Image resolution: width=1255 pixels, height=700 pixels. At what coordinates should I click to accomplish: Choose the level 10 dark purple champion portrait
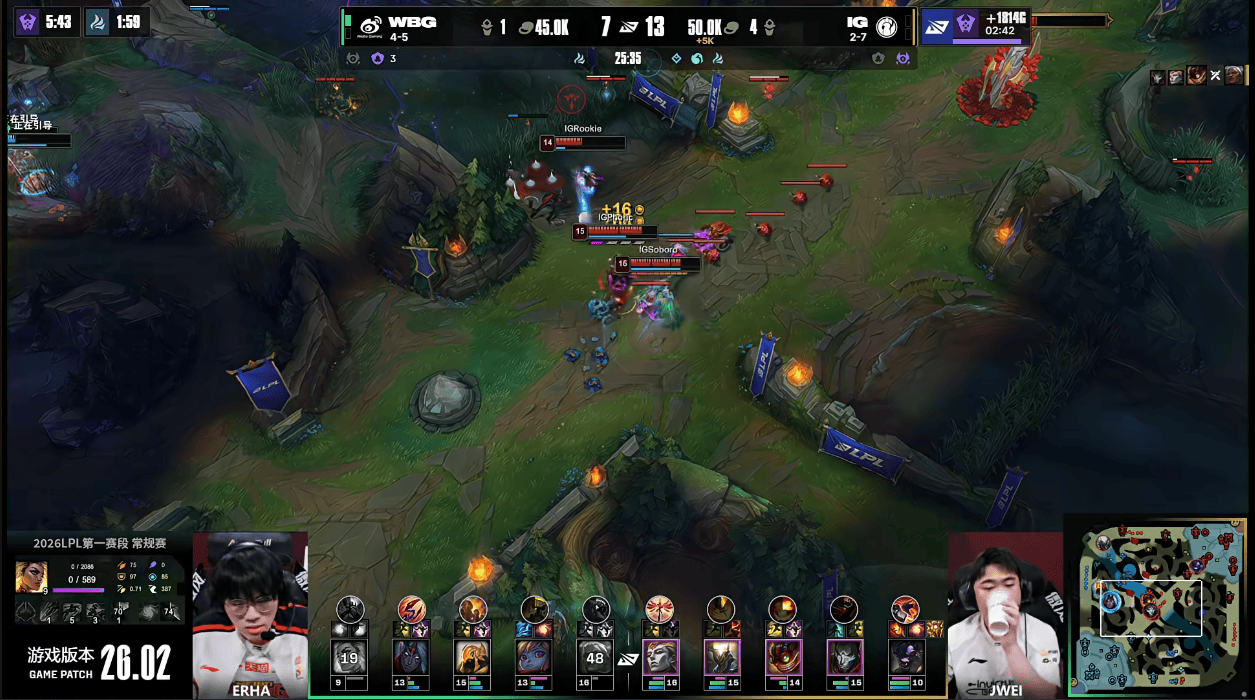(x=906, y=657)
